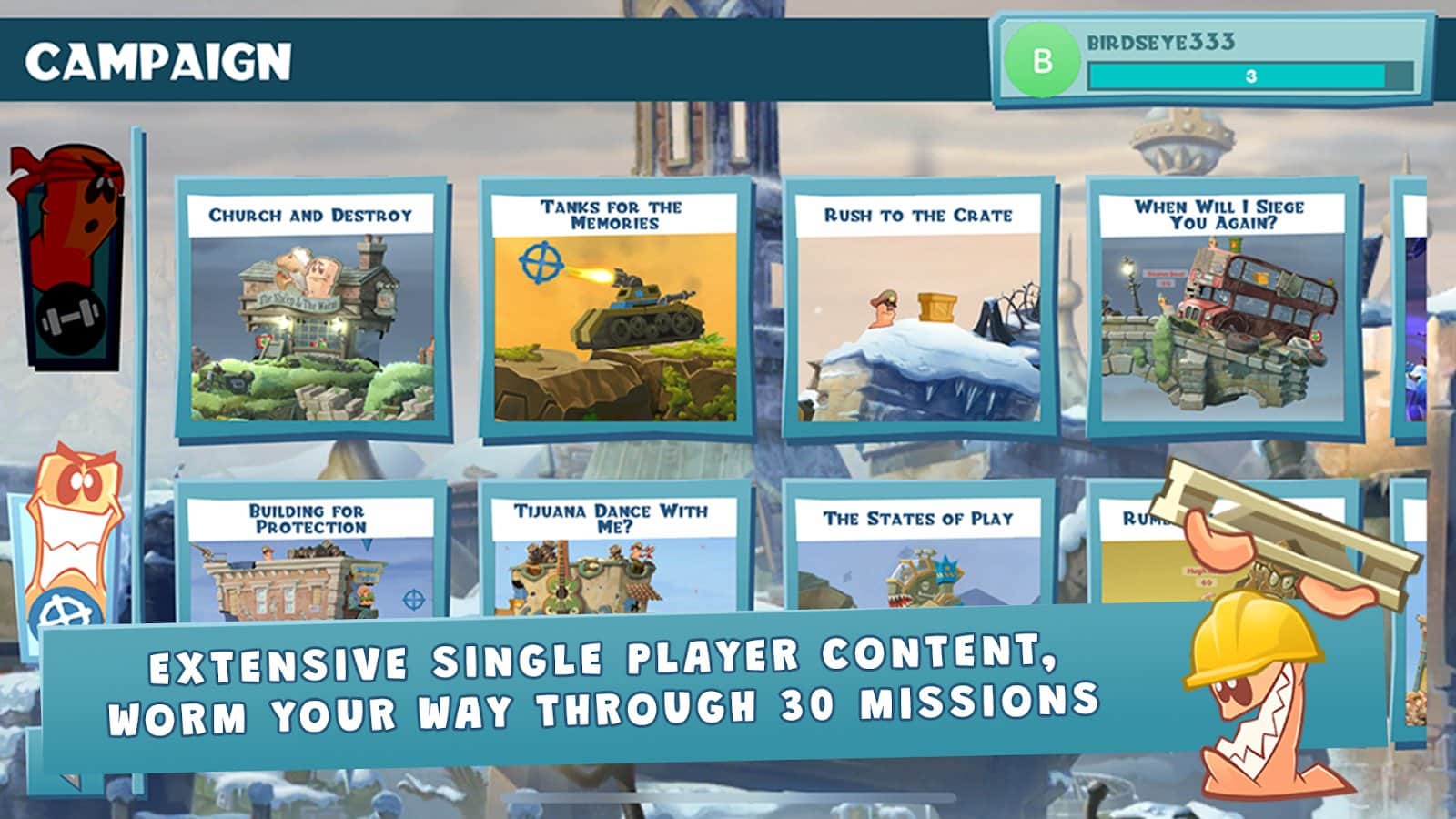Select the Church and Destroy mission
Viewport: 1456px width, 819px height.
coord(312,309)
